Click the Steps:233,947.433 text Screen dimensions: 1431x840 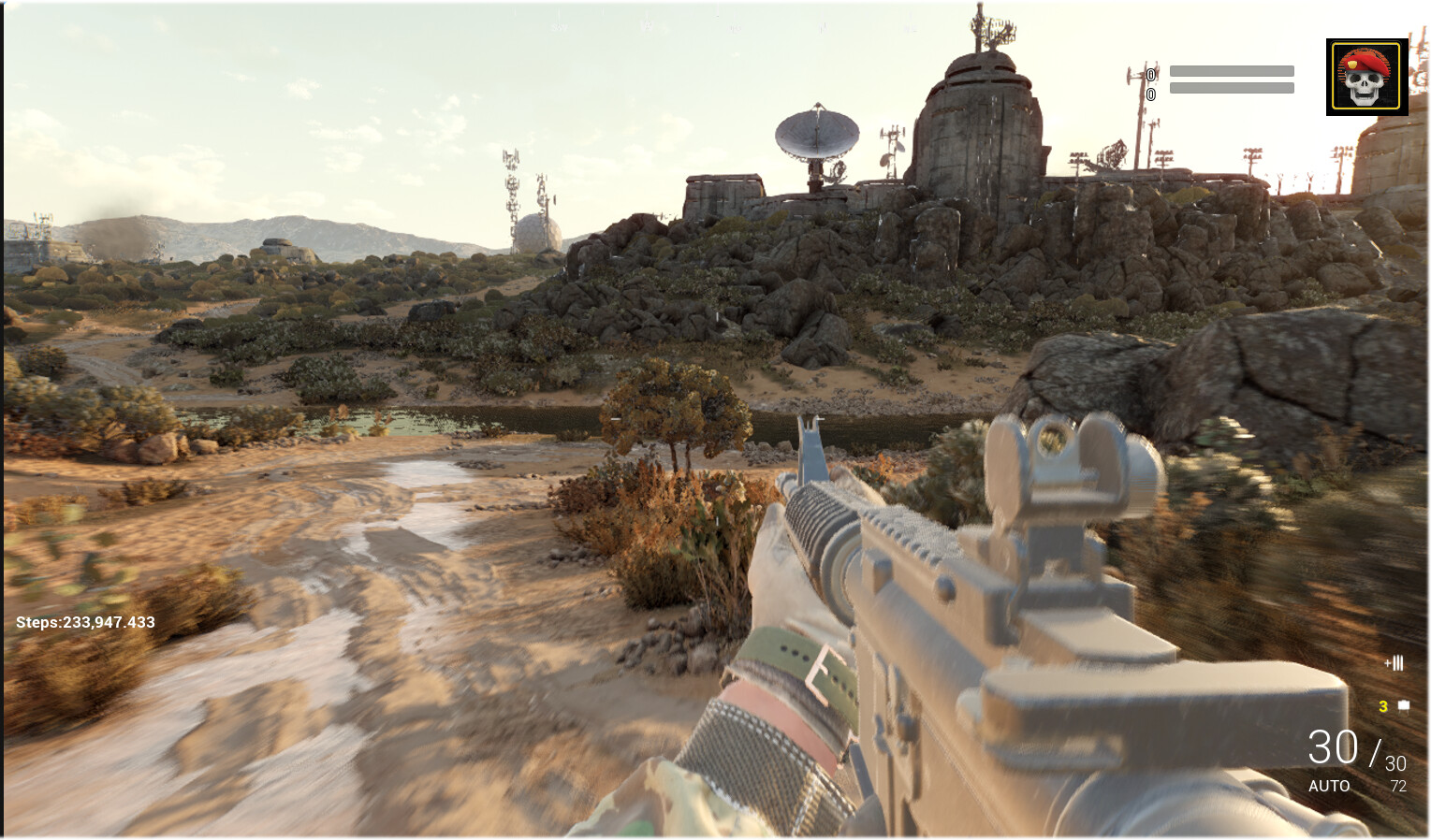pyautogui.click(x=84, y=621)
